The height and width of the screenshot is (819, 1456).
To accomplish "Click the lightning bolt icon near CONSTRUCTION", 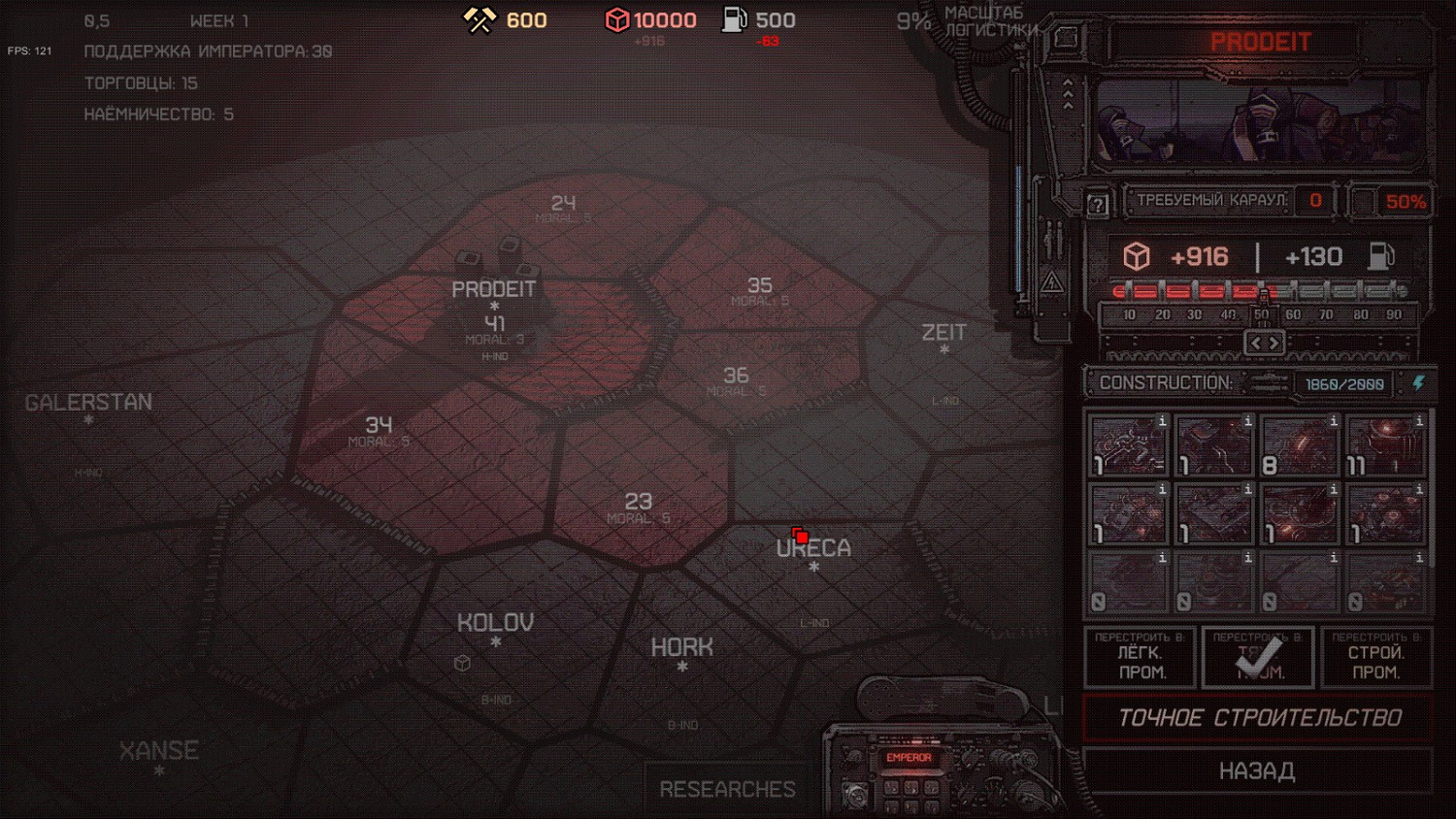I will pos(1418,384).
